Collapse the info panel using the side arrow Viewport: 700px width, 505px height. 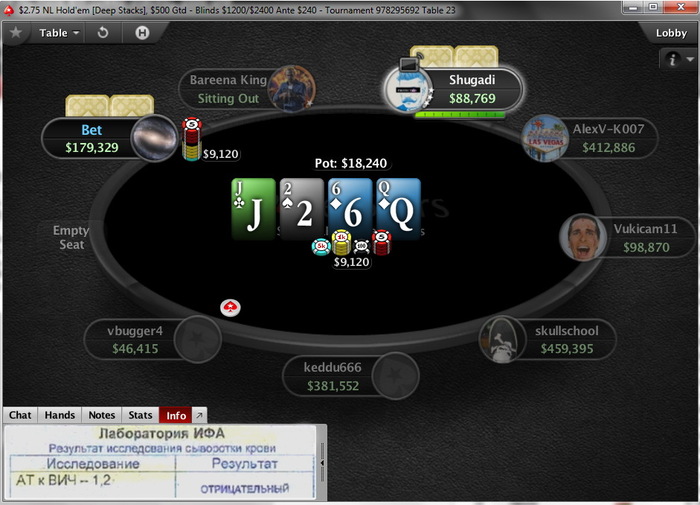tap(322, 464)
